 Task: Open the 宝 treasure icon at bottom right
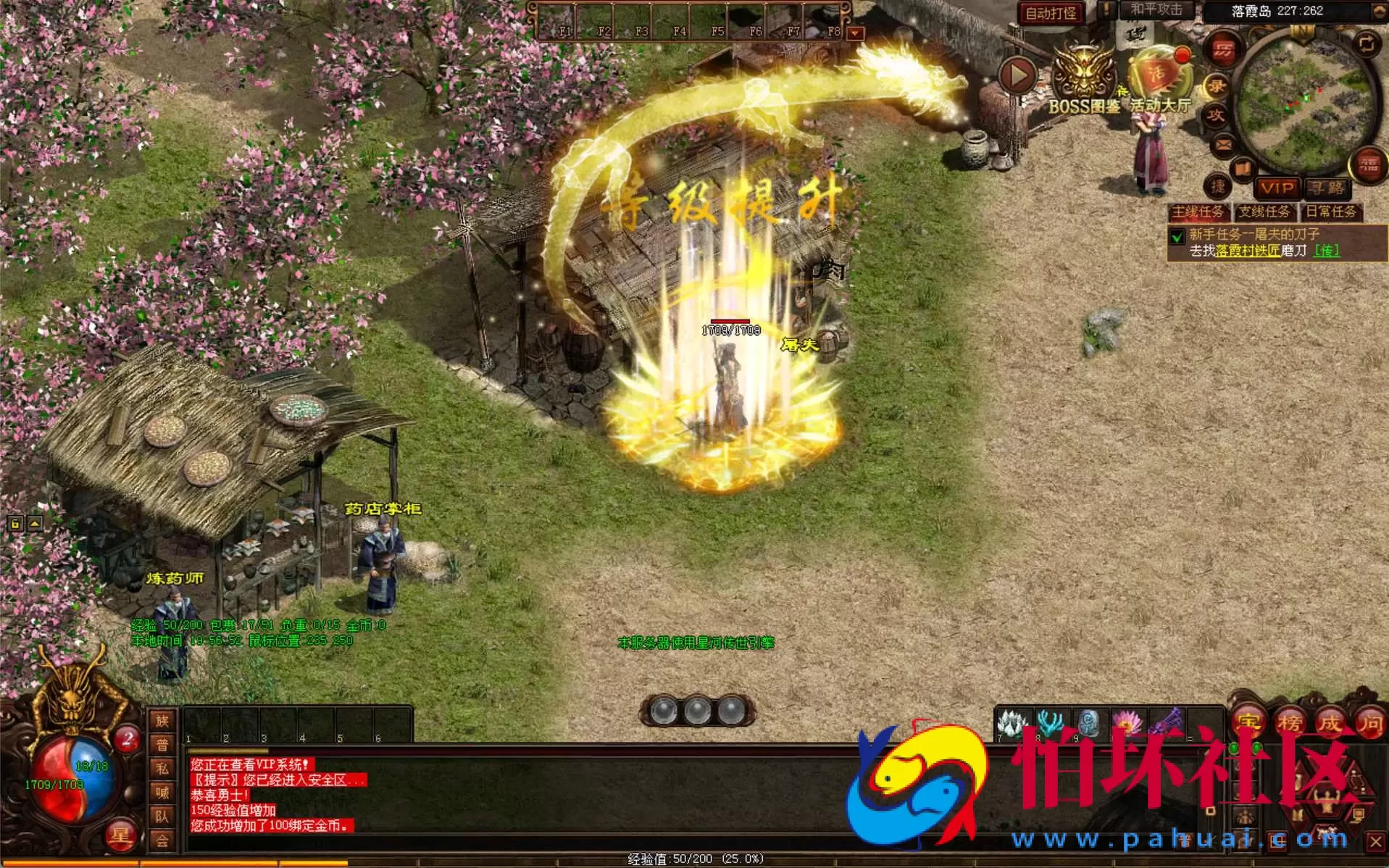(x=1248, y=723)
